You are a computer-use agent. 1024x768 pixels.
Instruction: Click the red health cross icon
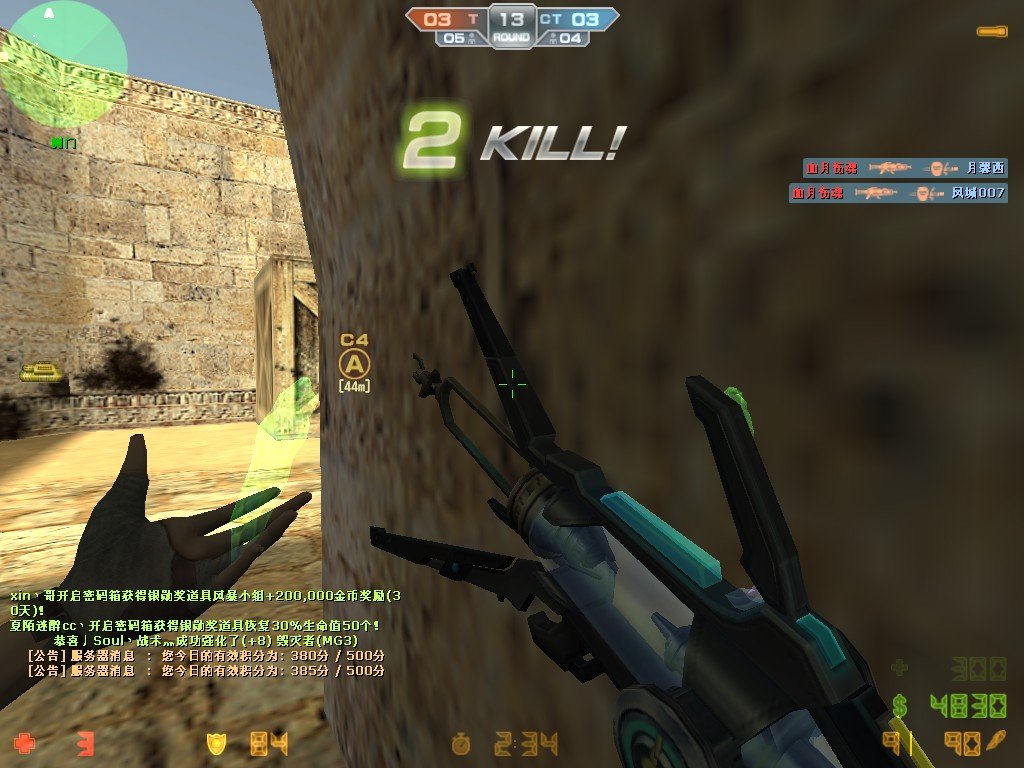point(24,743)
